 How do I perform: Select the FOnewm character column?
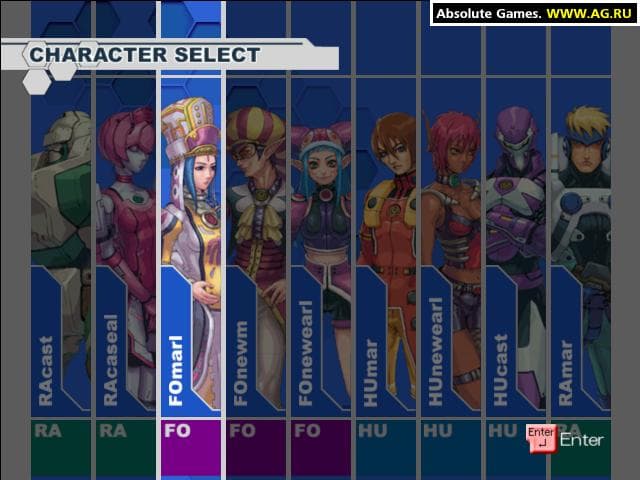pos(256,250)
